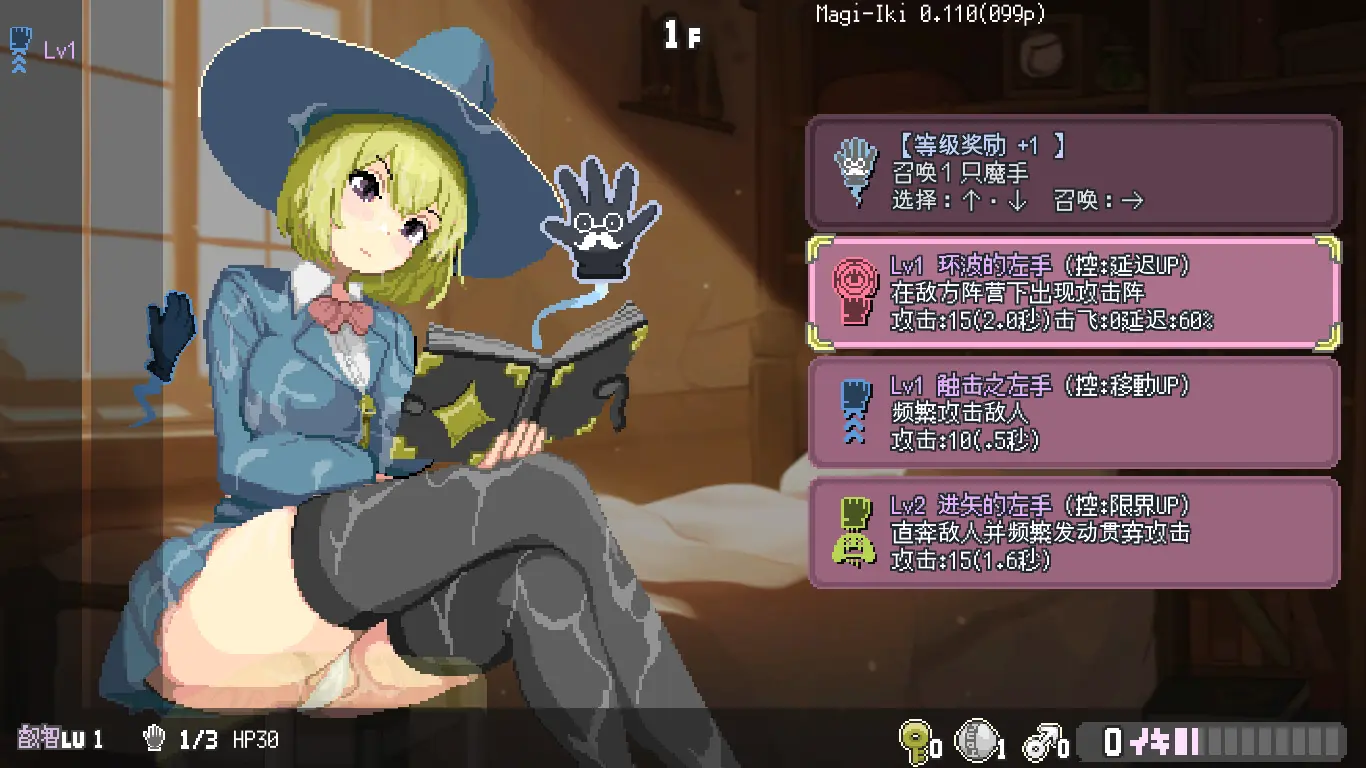Select the Lv1 环波的左手 hand option
This screenshot has width=1366, height=768.
point(1073,292)
